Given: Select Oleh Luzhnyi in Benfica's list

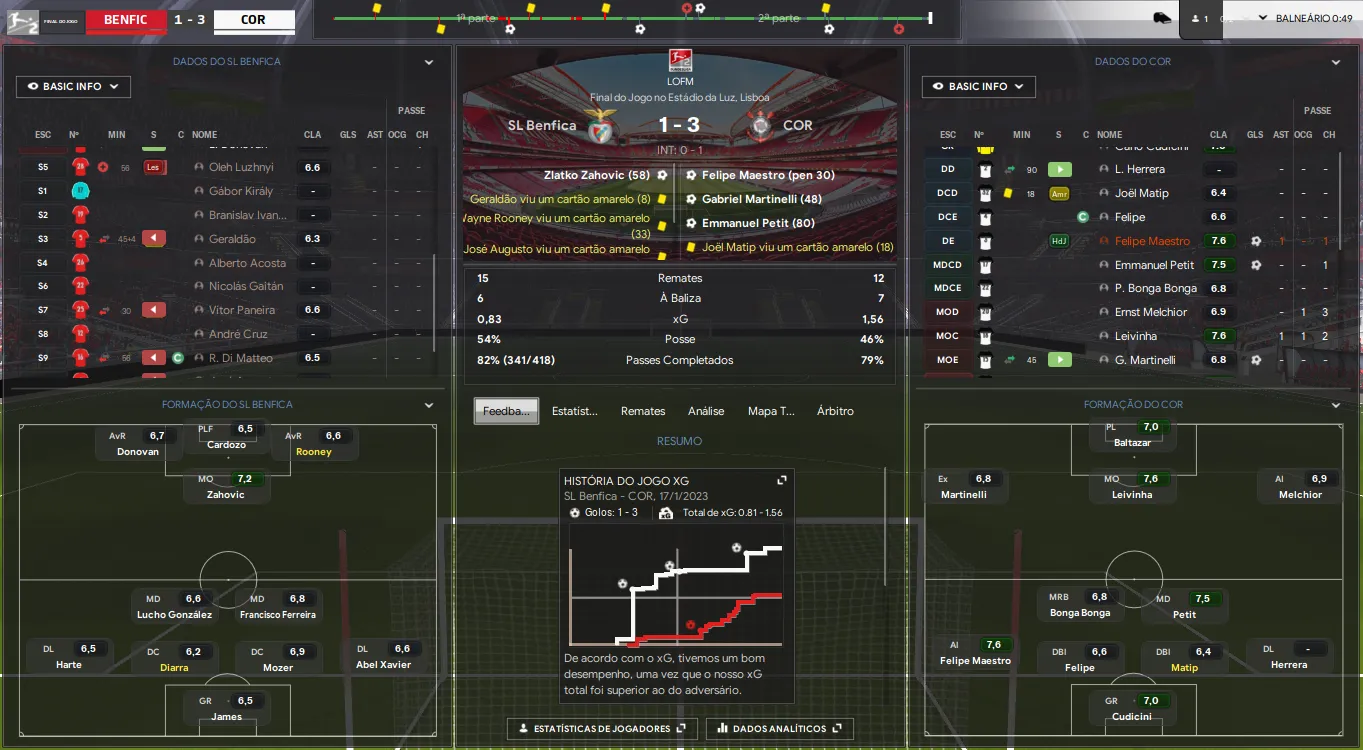Looking at the screenshot, I should (241, 167).
